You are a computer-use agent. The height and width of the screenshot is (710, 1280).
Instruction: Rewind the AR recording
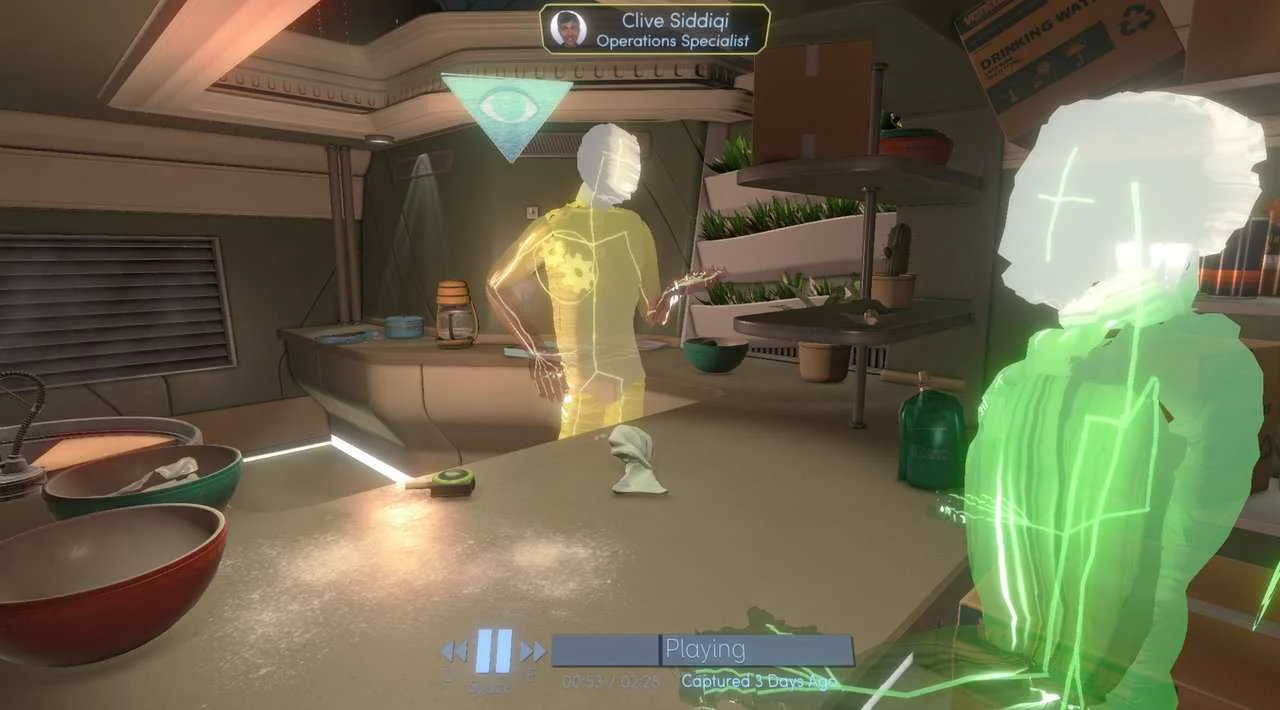tap(454, 651)
